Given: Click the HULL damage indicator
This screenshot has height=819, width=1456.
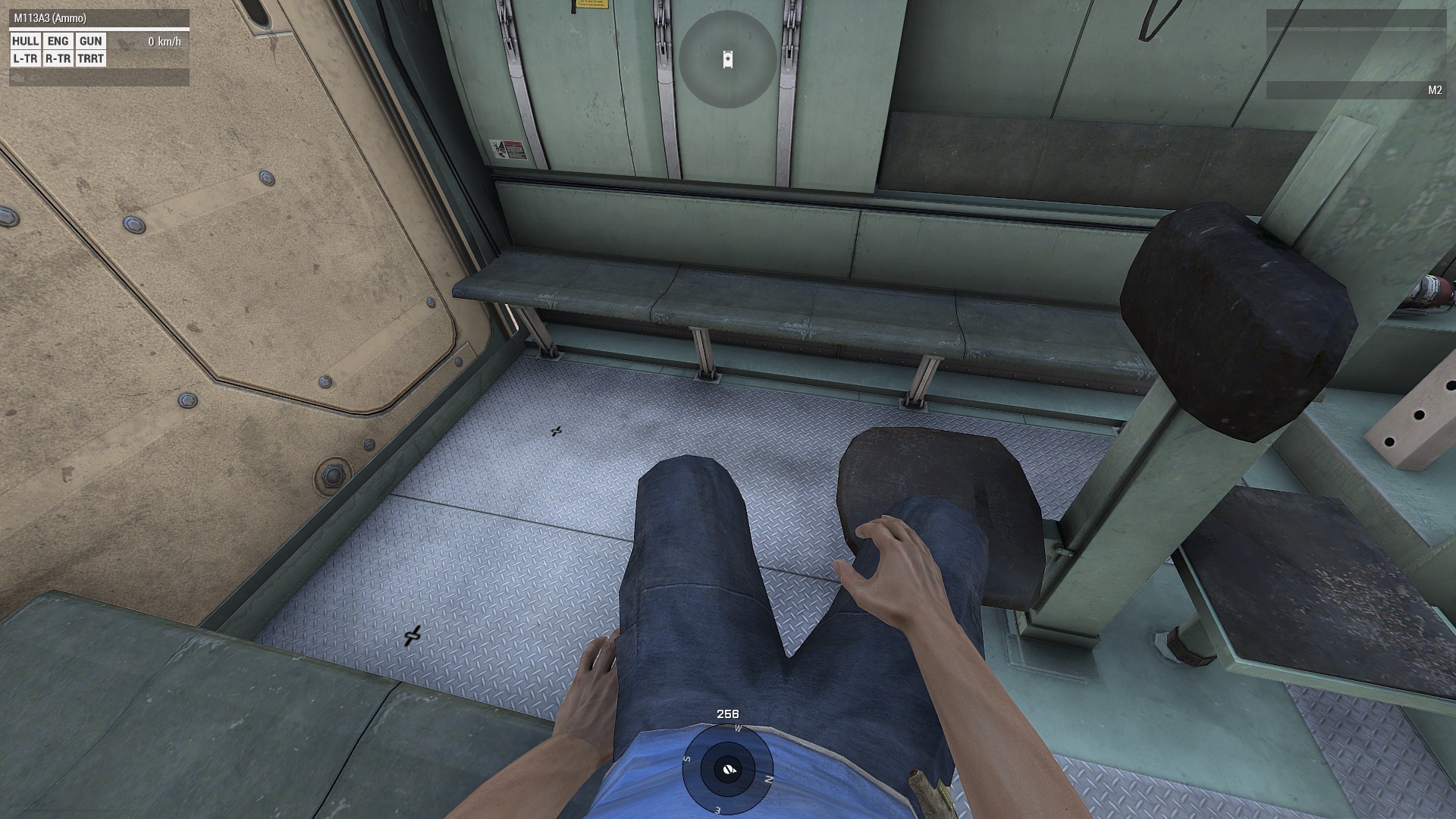Looking at the screenshot, I should tap(26, 42).
